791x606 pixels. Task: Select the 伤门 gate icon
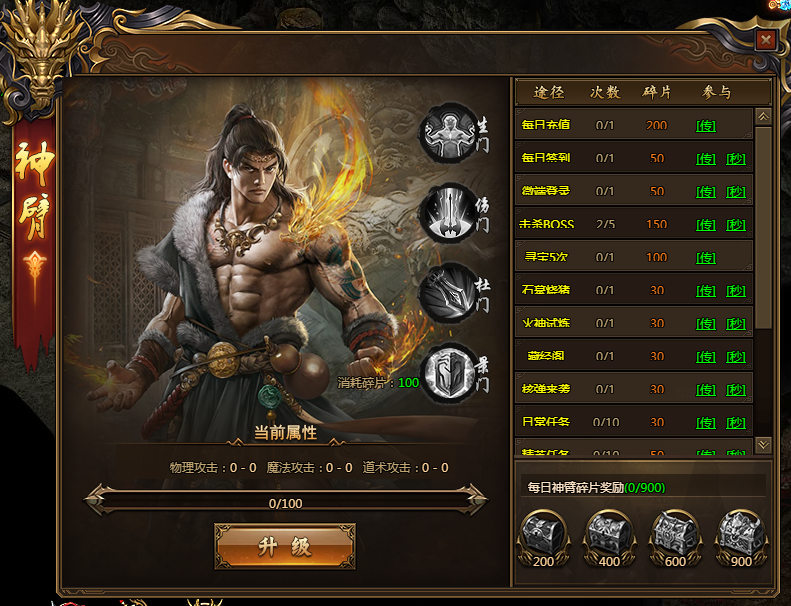pos(448,213)
